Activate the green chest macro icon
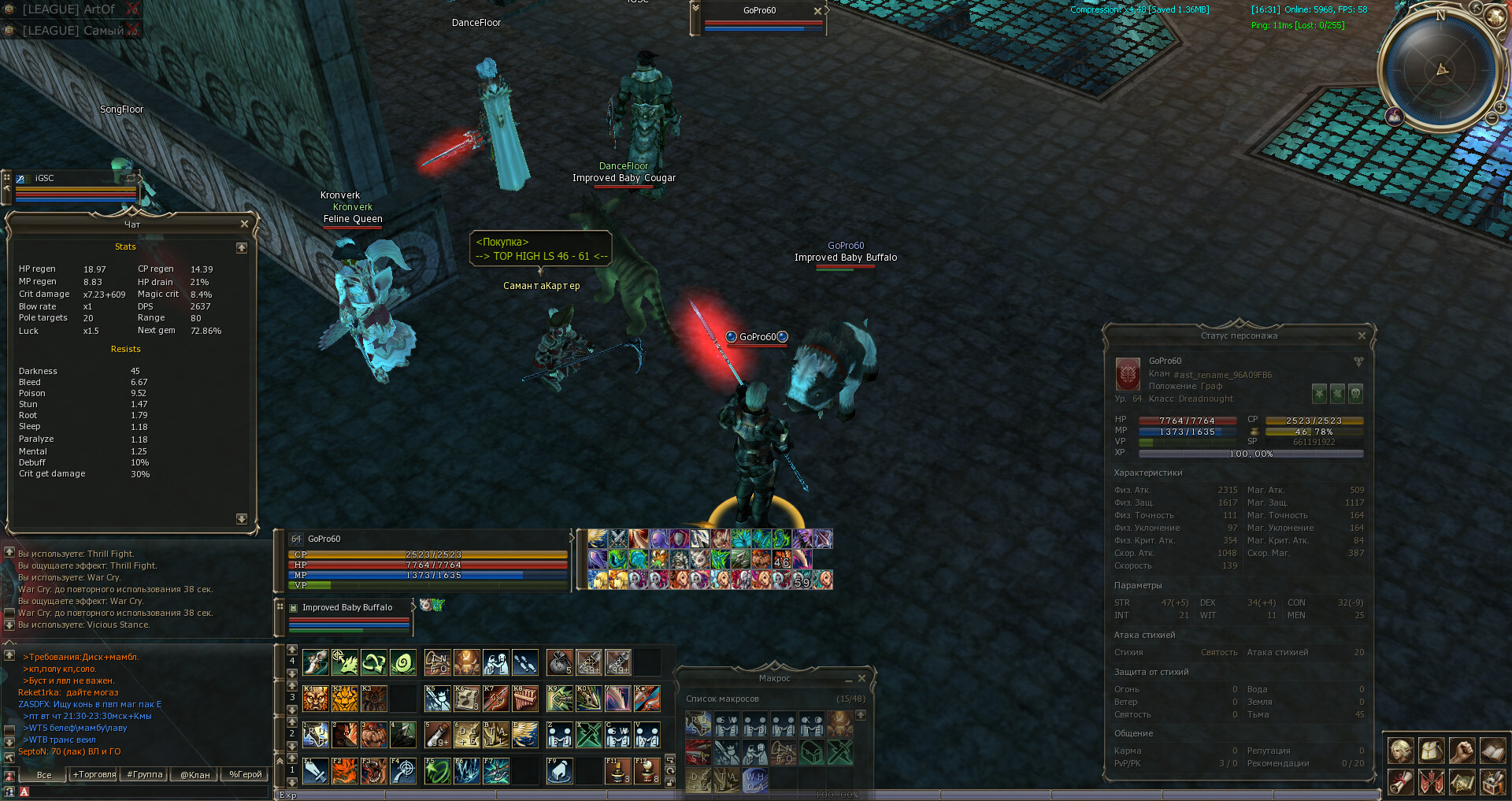The image size is (1512, 801). 811,753
